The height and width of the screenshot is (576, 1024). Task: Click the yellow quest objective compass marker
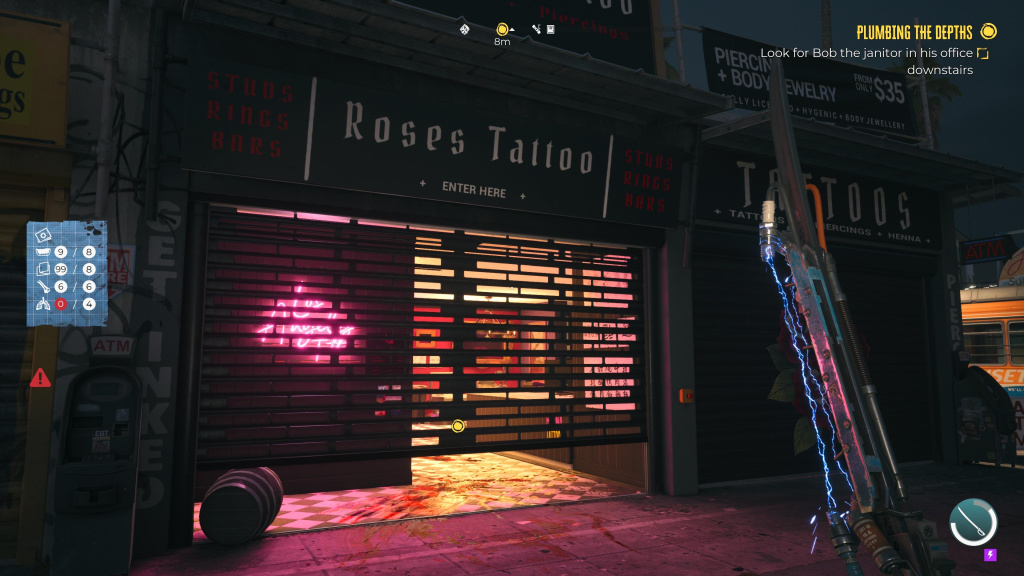tap(502, 29)
